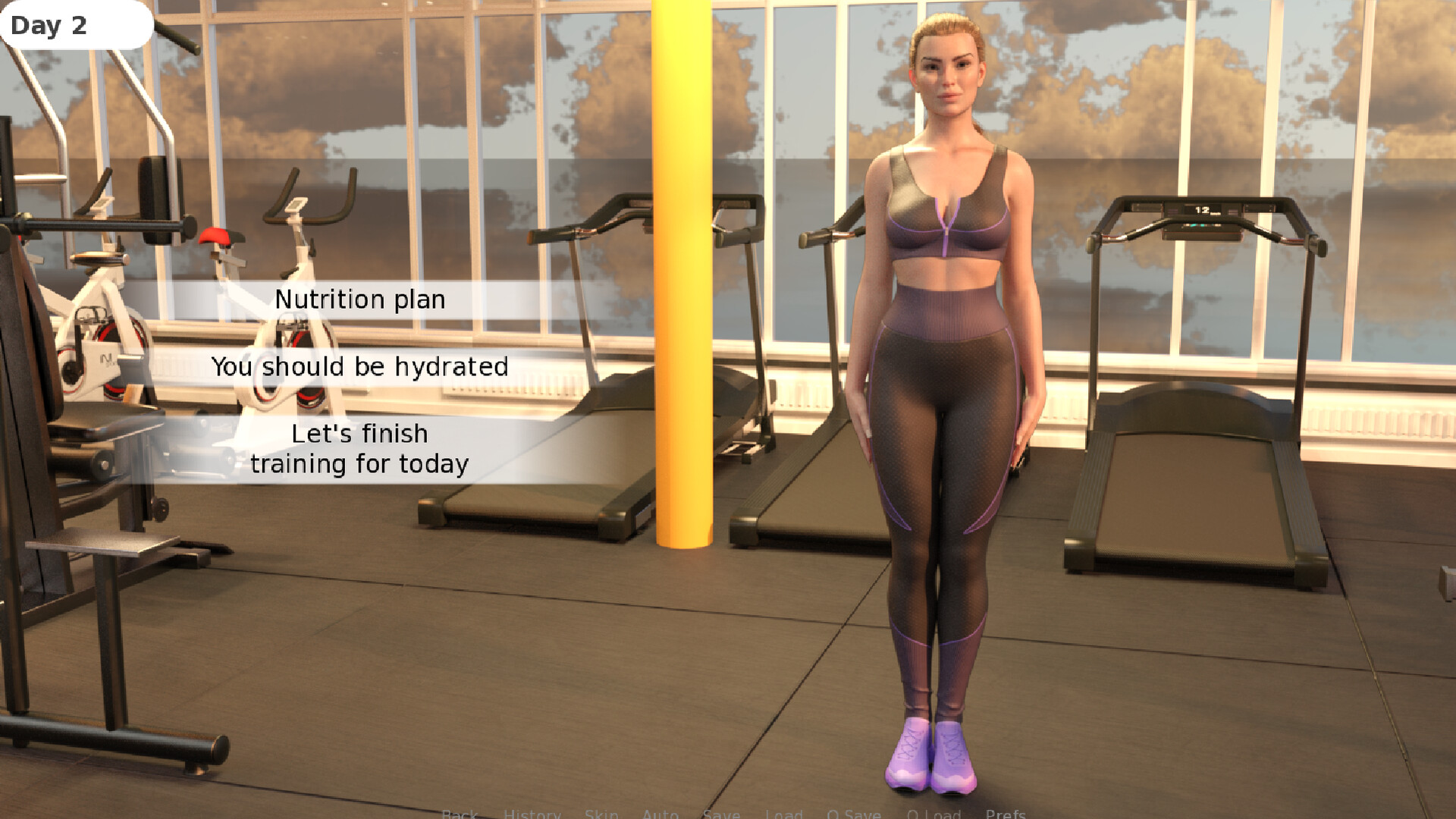Screen dimensions: 1456x819
Task: Choose the "Nutrition plan" option
Action: [x=361, y=300]
